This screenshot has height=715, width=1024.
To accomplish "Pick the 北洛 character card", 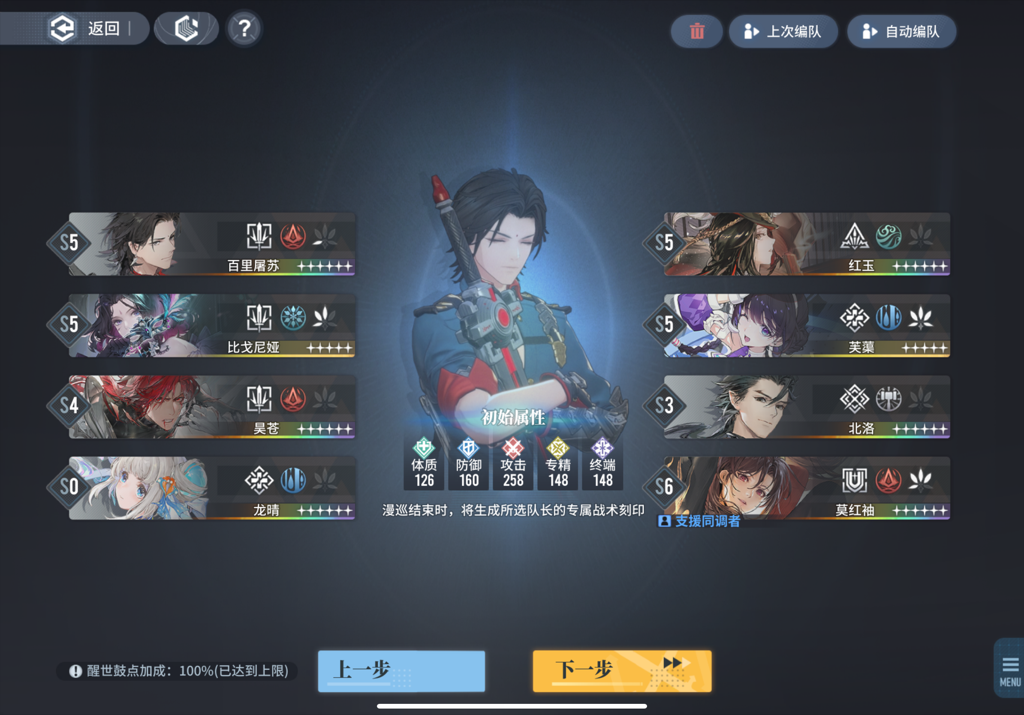I will [807, 407].
